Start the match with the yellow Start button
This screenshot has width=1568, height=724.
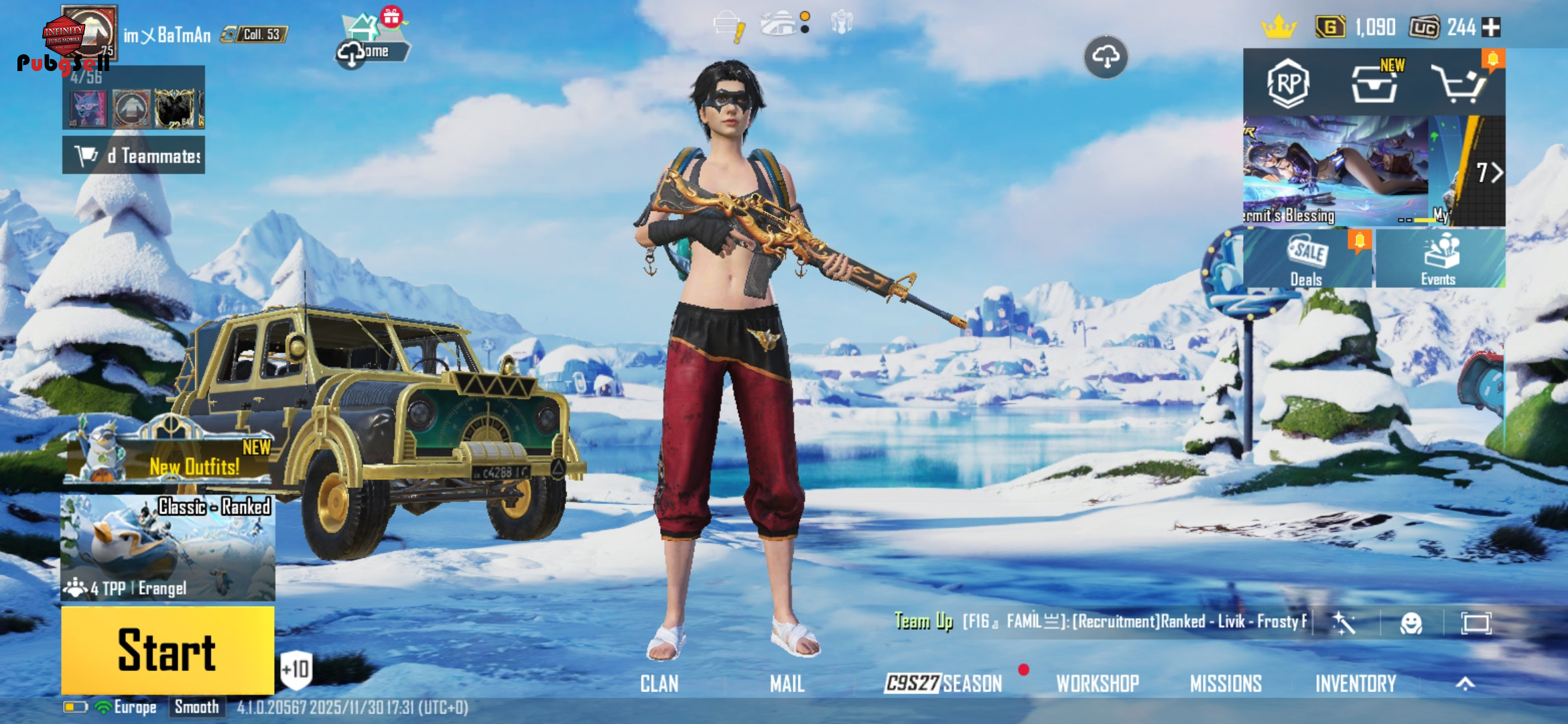coord(168,650)
